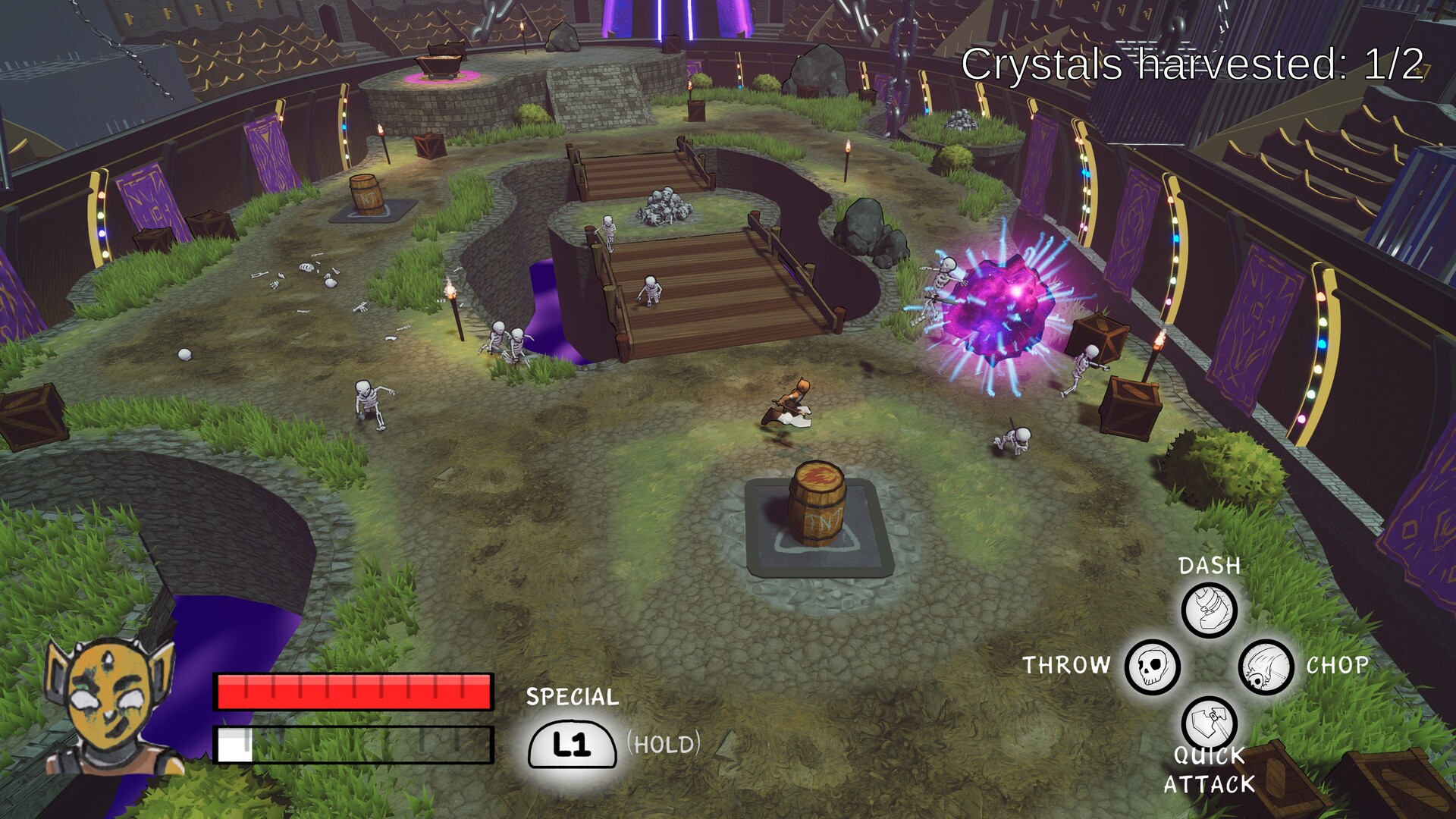
Task: Use the Quick Attack ability icon
Action: point(1209,721)
